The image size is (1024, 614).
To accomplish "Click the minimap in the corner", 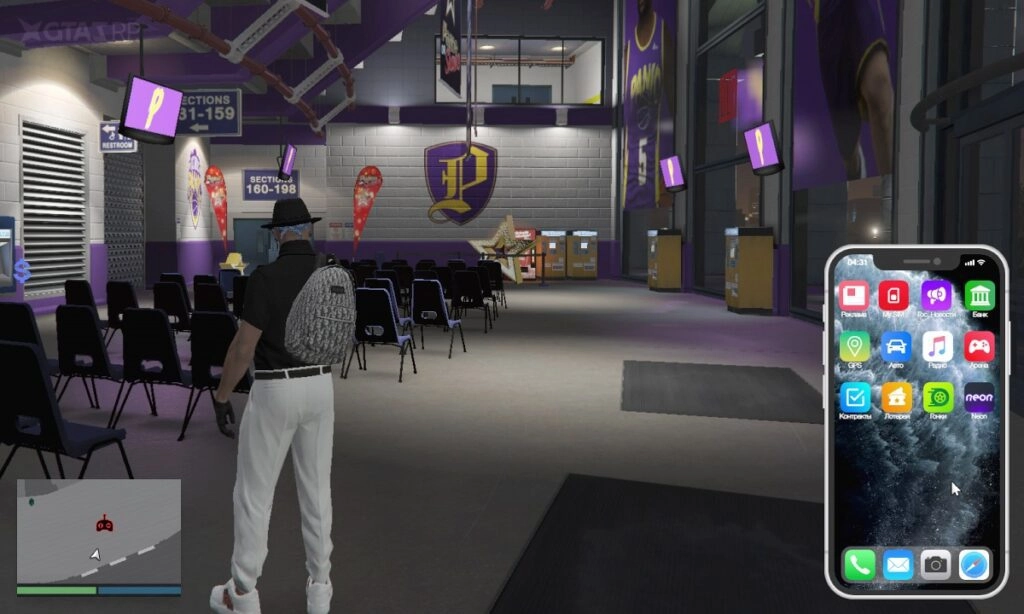I will pos(99,531).
